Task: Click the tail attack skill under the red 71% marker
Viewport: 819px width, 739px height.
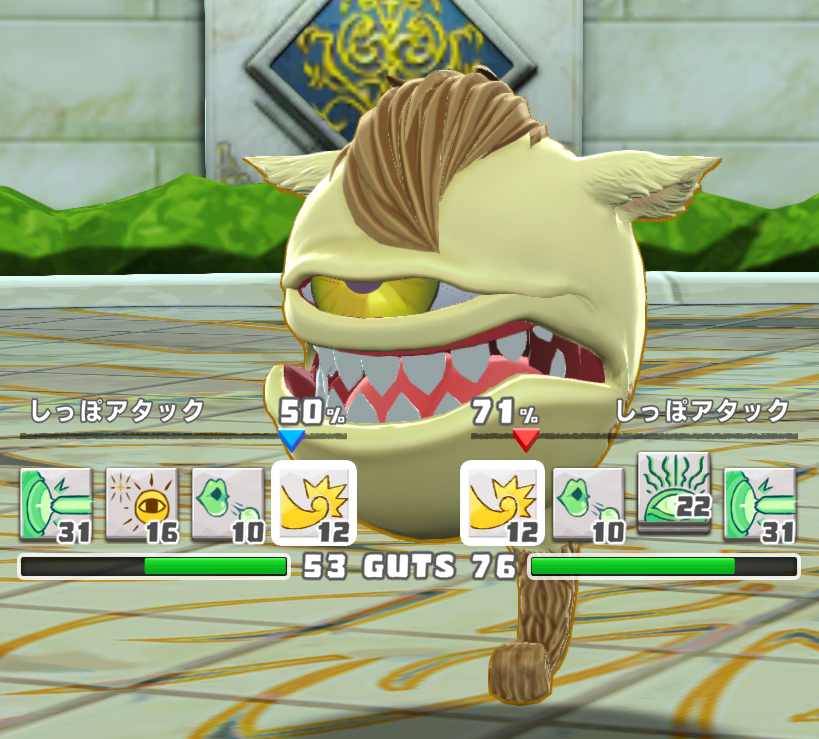Action: tap(502, 503)
